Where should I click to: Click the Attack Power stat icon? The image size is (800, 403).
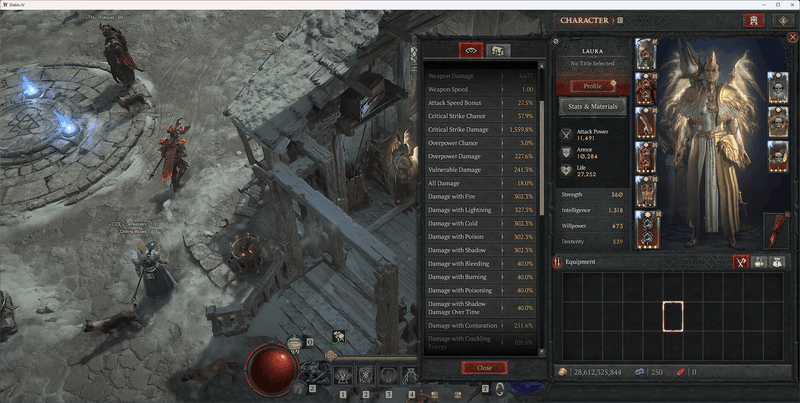567,134
